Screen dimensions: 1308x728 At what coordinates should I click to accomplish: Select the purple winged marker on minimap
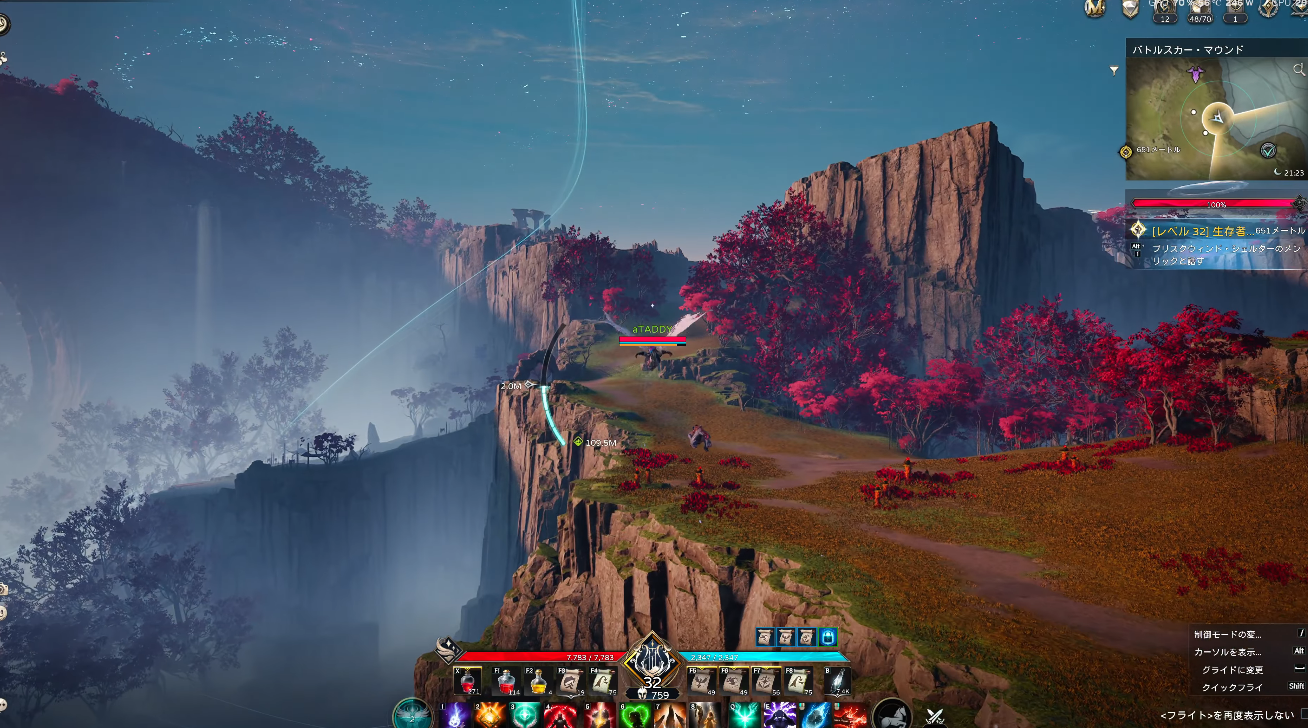[x=1195, y=73]
